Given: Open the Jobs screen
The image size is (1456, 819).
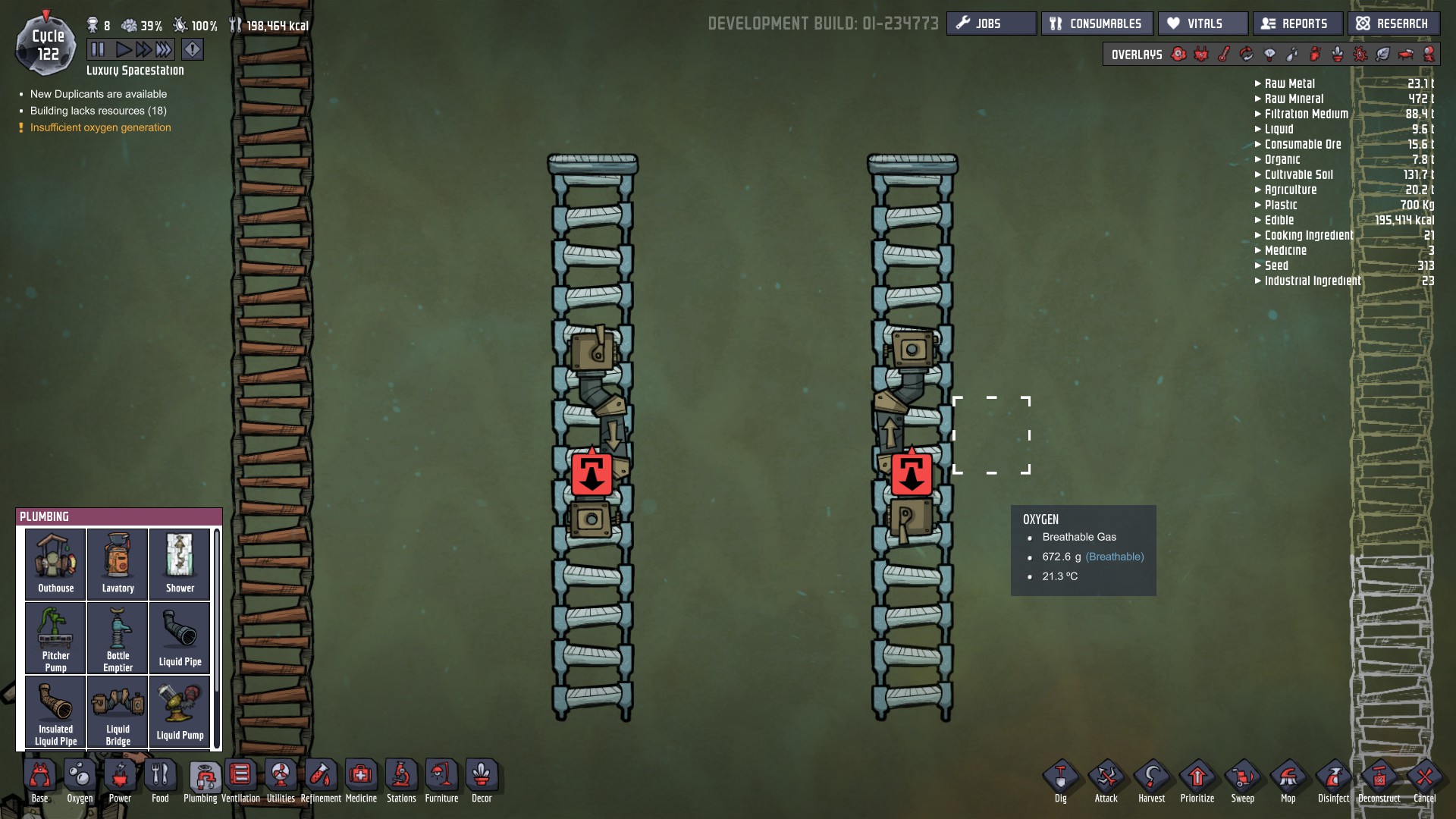Looking at the screenshot, I should tap(991, 23).
